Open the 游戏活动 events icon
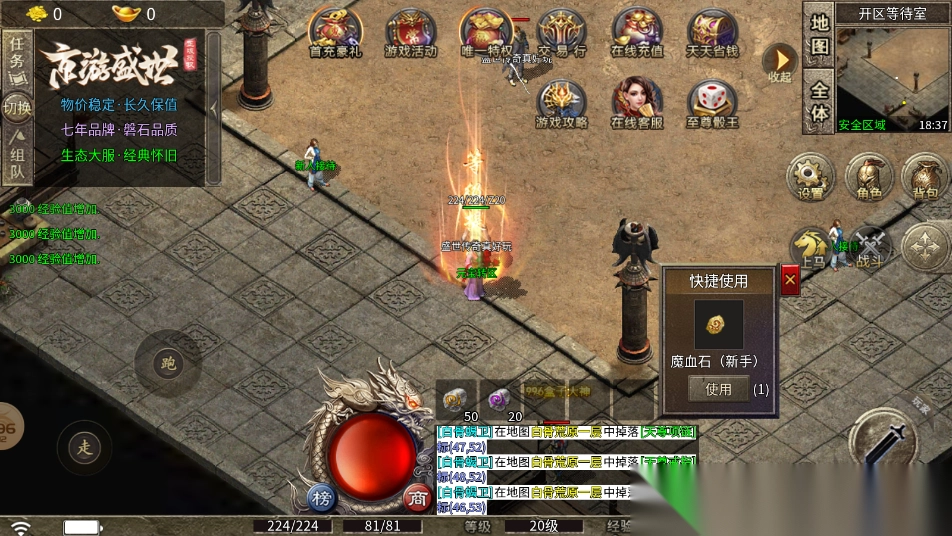Screen dimensions: 952x536 410,32
